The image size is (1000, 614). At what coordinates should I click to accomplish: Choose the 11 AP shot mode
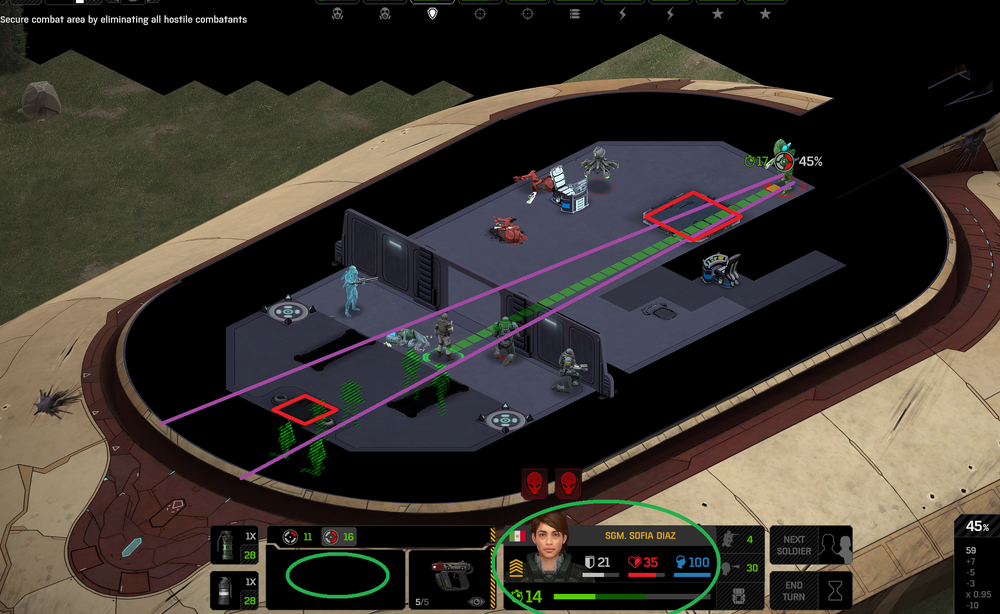(x=299, y=537)
